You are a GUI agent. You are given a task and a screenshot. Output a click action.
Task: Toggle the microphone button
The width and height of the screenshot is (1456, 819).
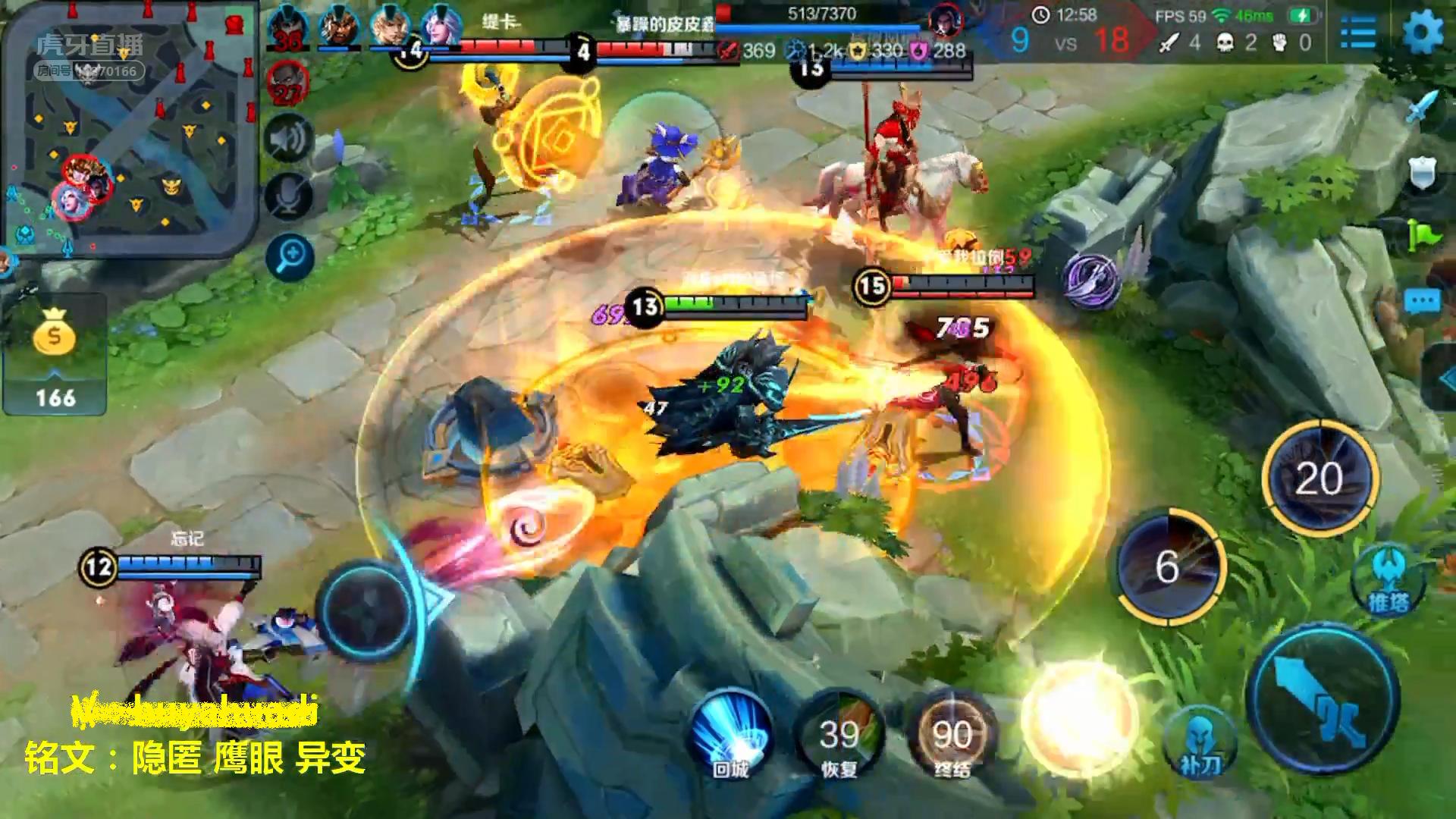(289, 196)
